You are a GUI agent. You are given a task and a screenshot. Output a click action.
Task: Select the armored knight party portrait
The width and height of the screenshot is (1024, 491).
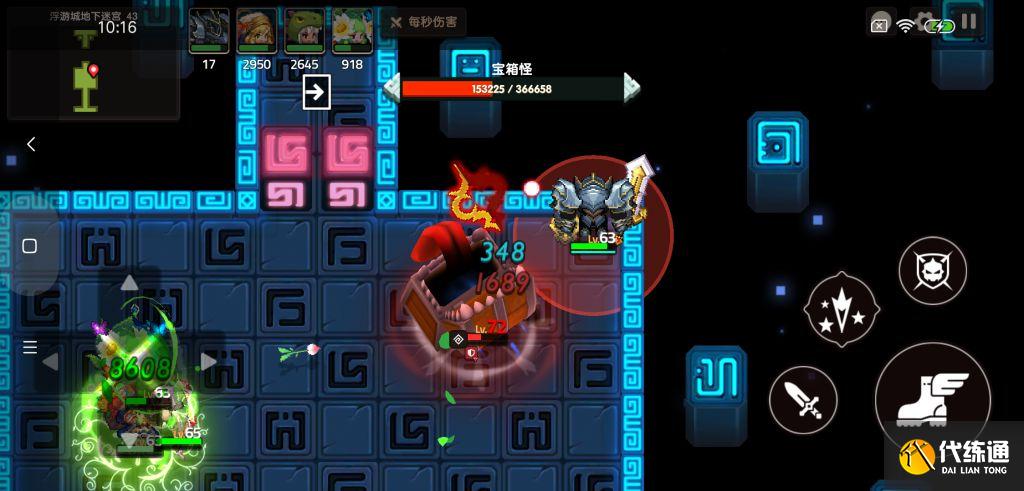209,30
